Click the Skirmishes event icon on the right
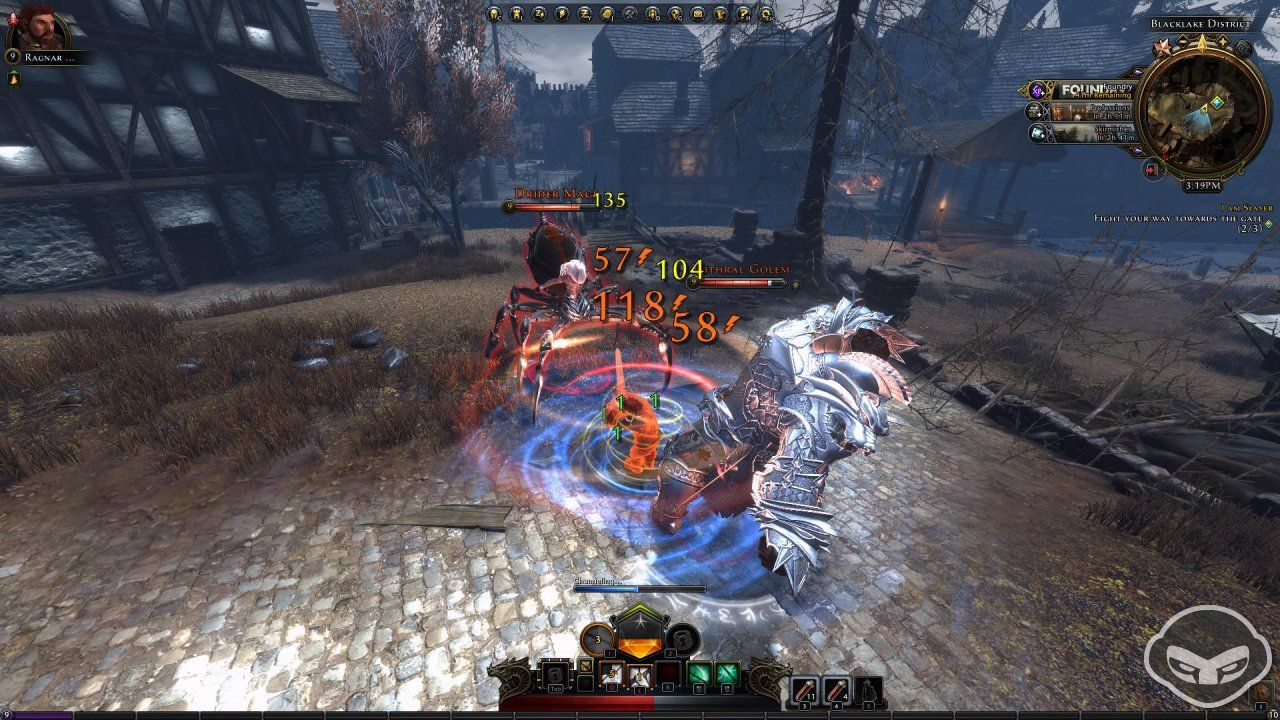Image resolution: width=1280 pixels, height=720 pixels. [x=1038, y=133]
